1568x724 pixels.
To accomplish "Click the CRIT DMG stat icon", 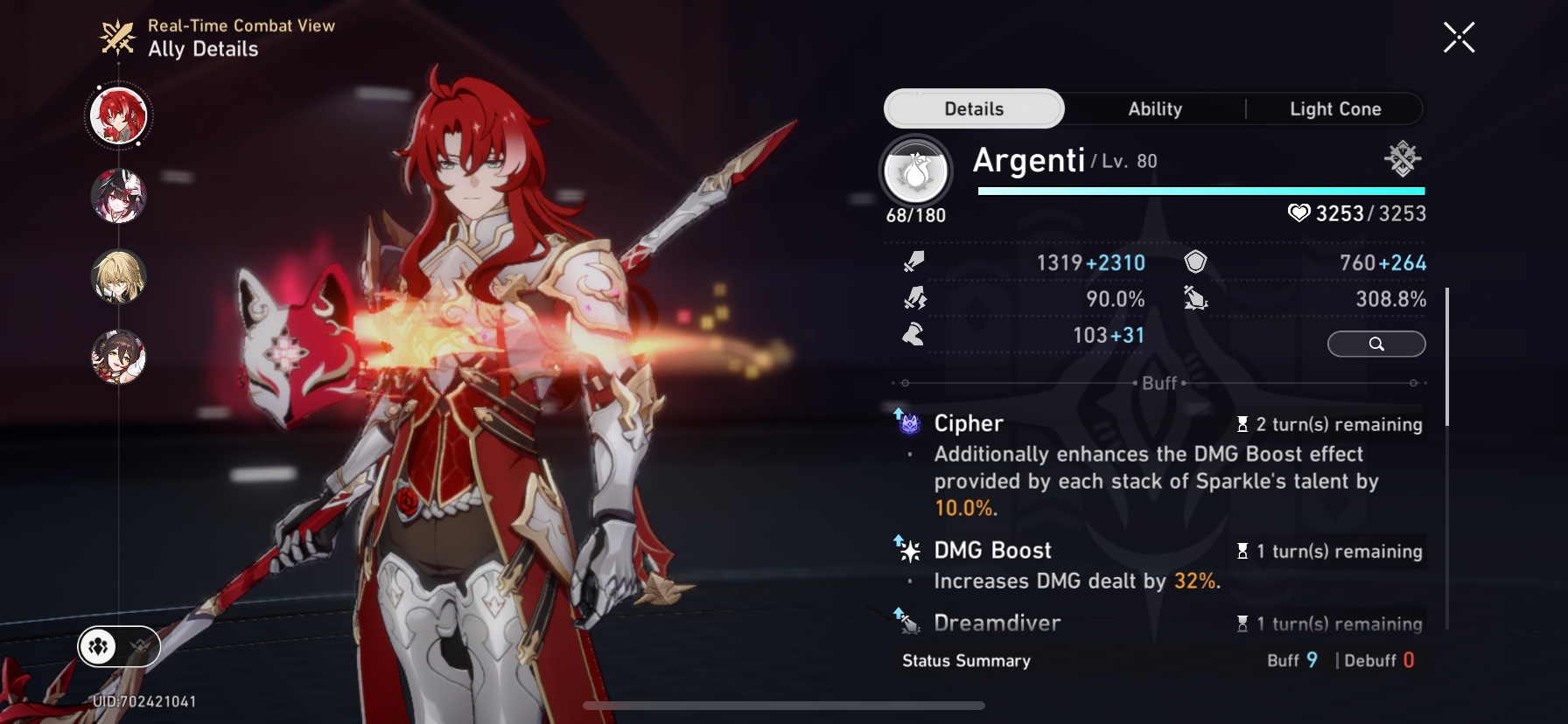I will click(x=1195, y=298).
